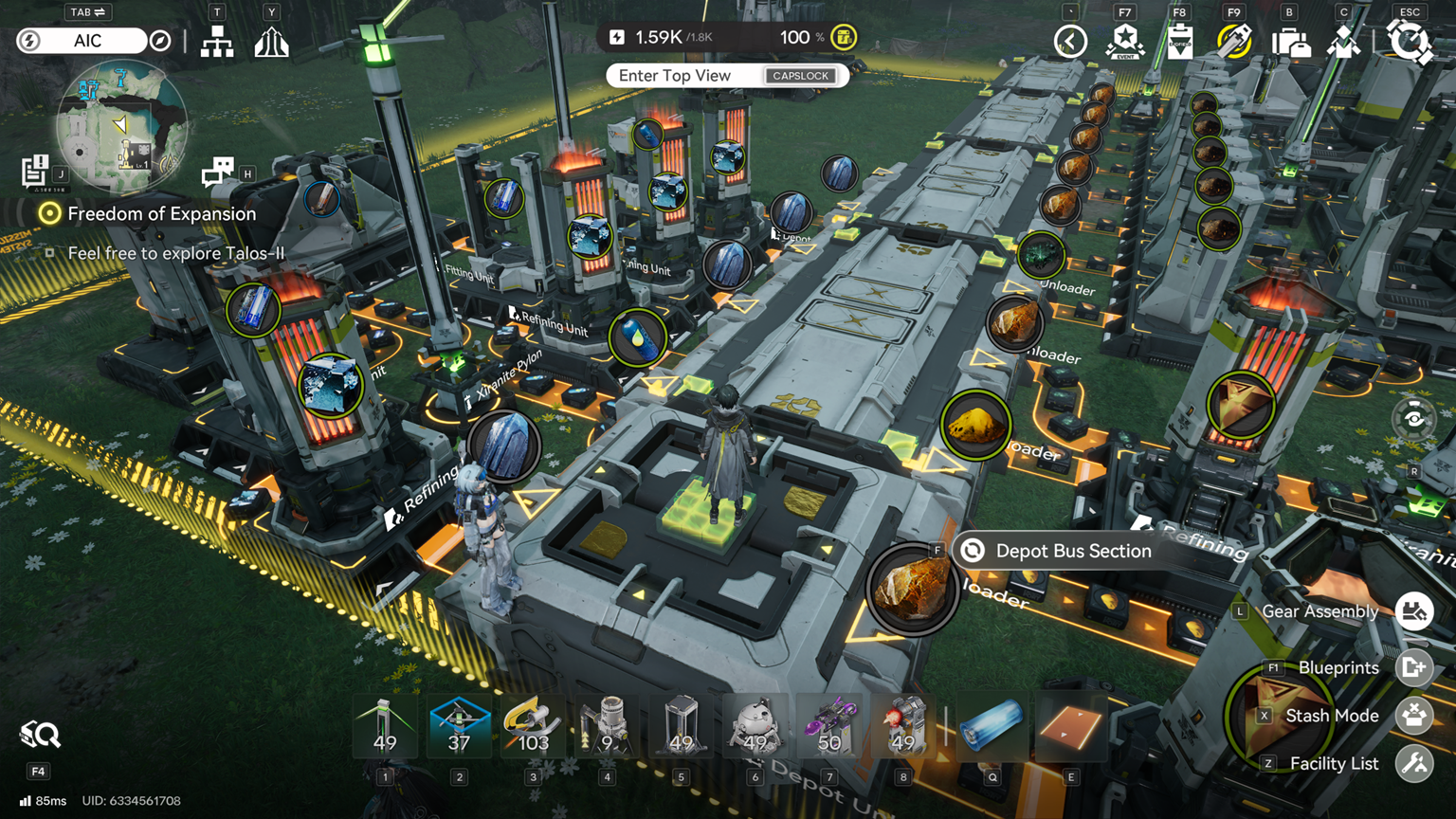This screenshot has height=819, width=1456.
Task: Select the Freedom of Expansion quest tracker
Action: (x=161, y=214)
